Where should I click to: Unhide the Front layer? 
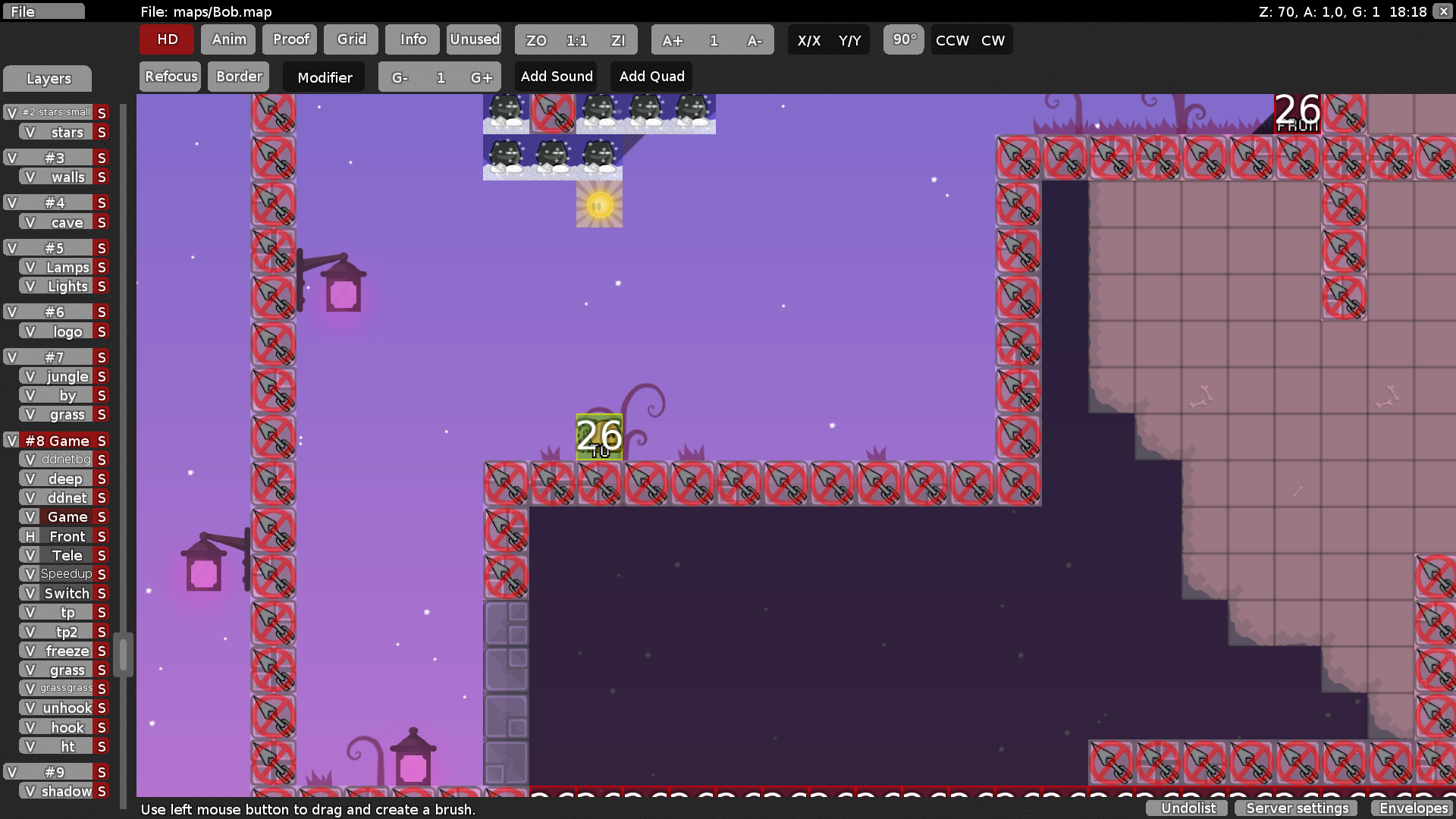29,536
